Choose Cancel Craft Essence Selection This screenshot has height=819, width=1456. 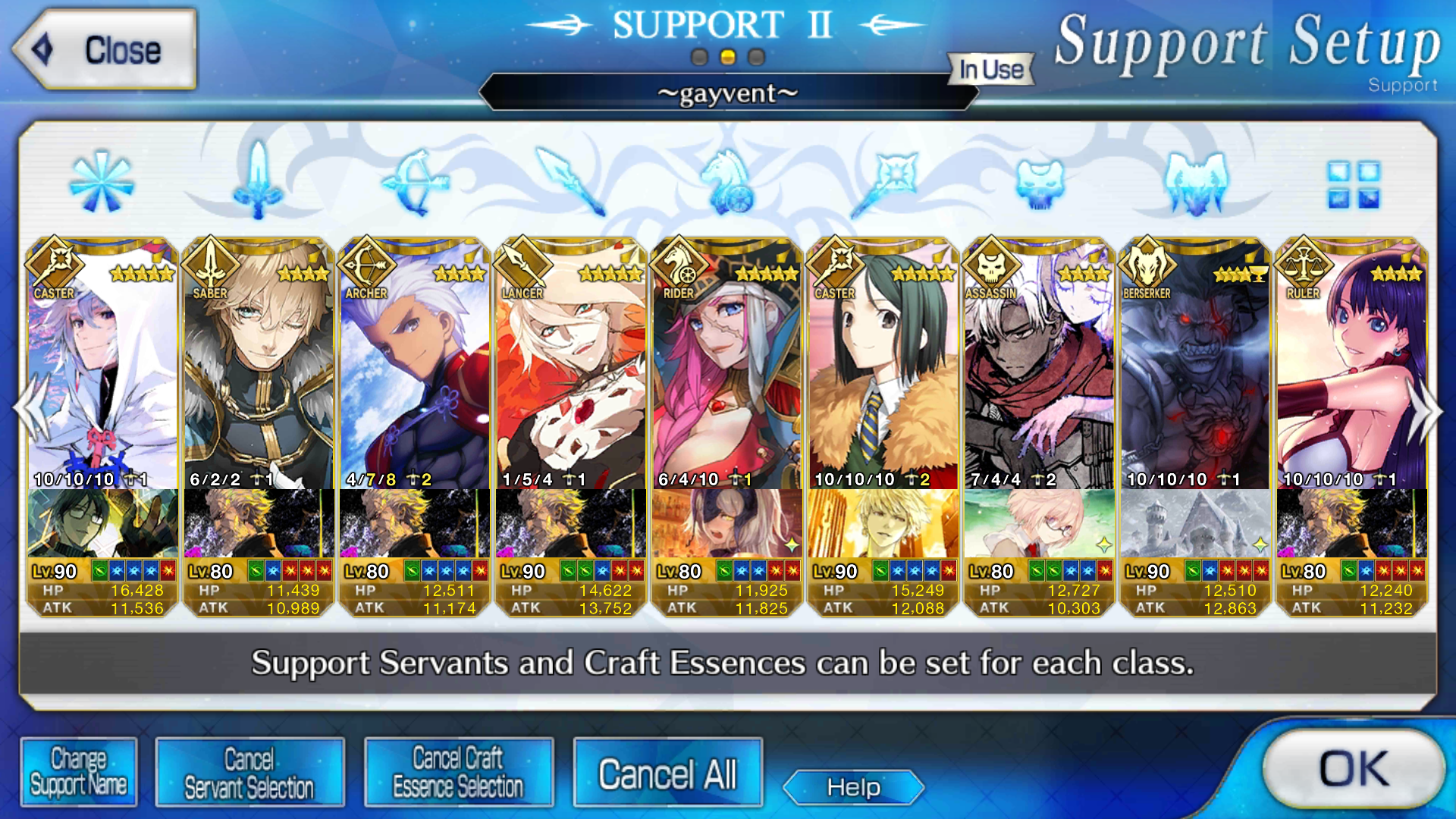click(x=458, y=772)
